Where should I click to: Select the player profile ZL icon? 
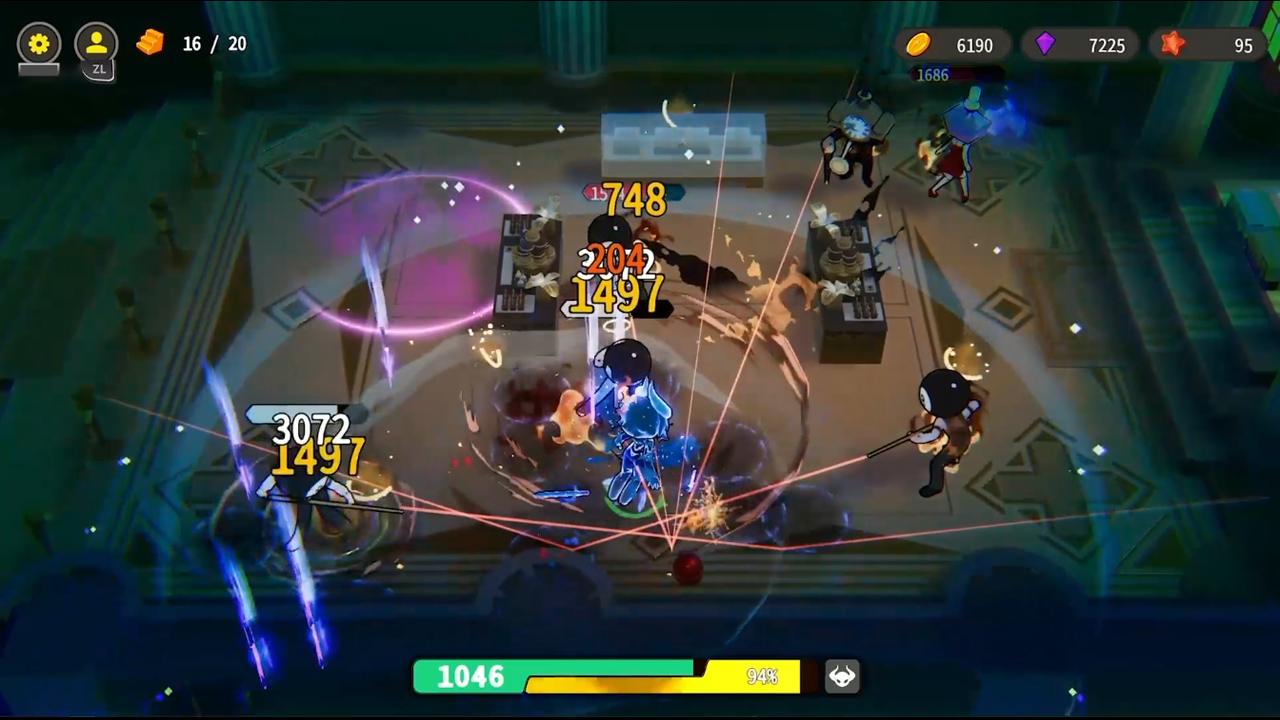tap(96, 44)
